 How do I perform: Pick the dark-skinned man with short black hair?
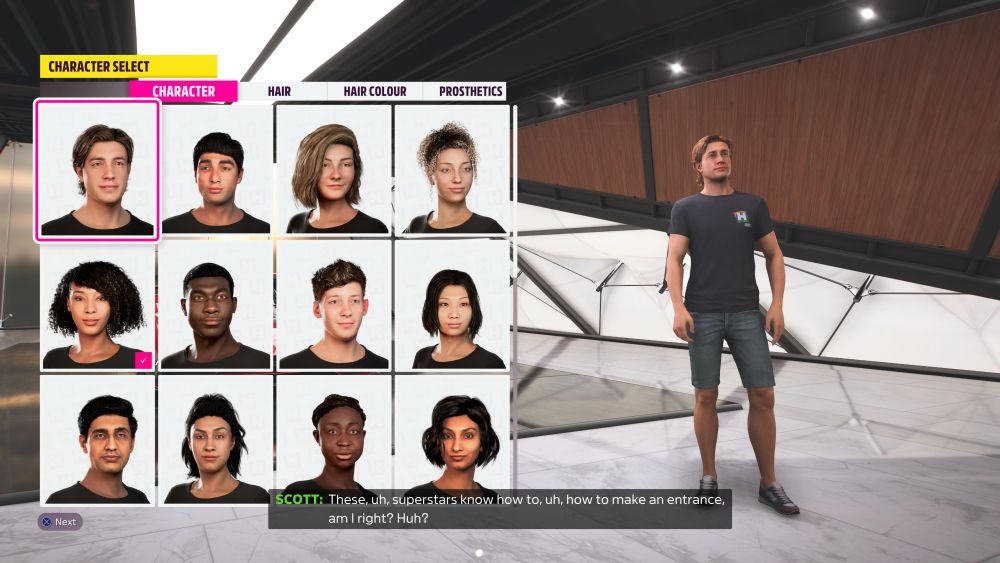tap(216, 305)
